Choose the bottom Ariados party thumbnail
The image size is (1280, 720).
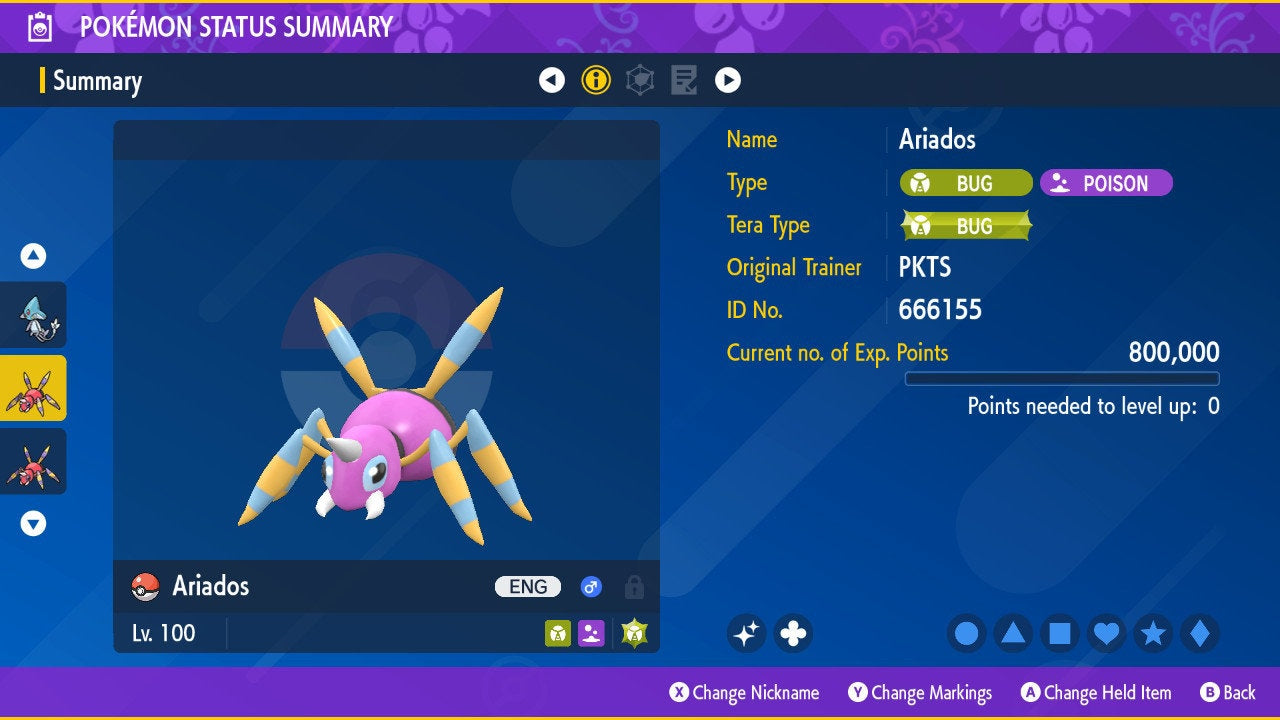34,461
